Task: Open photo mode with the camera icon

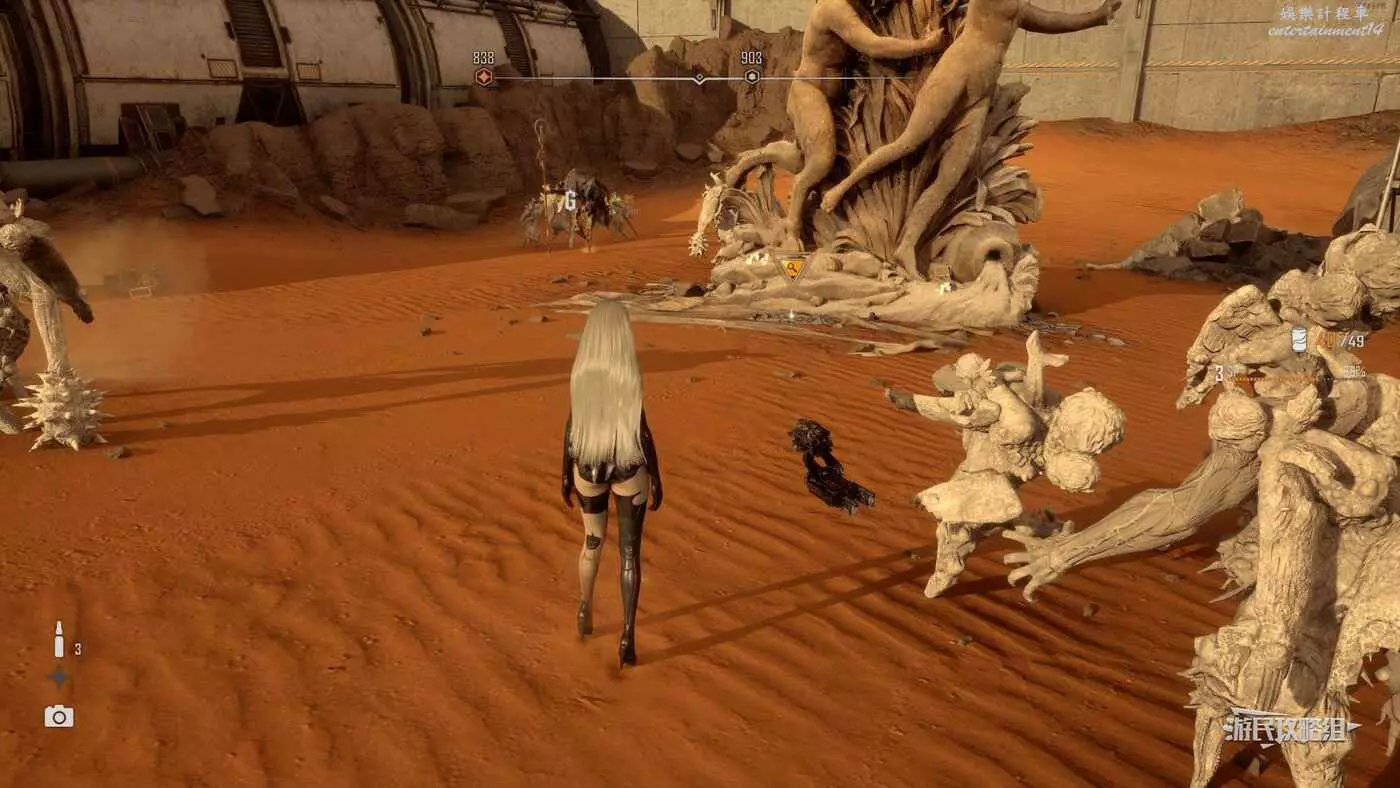Action: (59, 716)
